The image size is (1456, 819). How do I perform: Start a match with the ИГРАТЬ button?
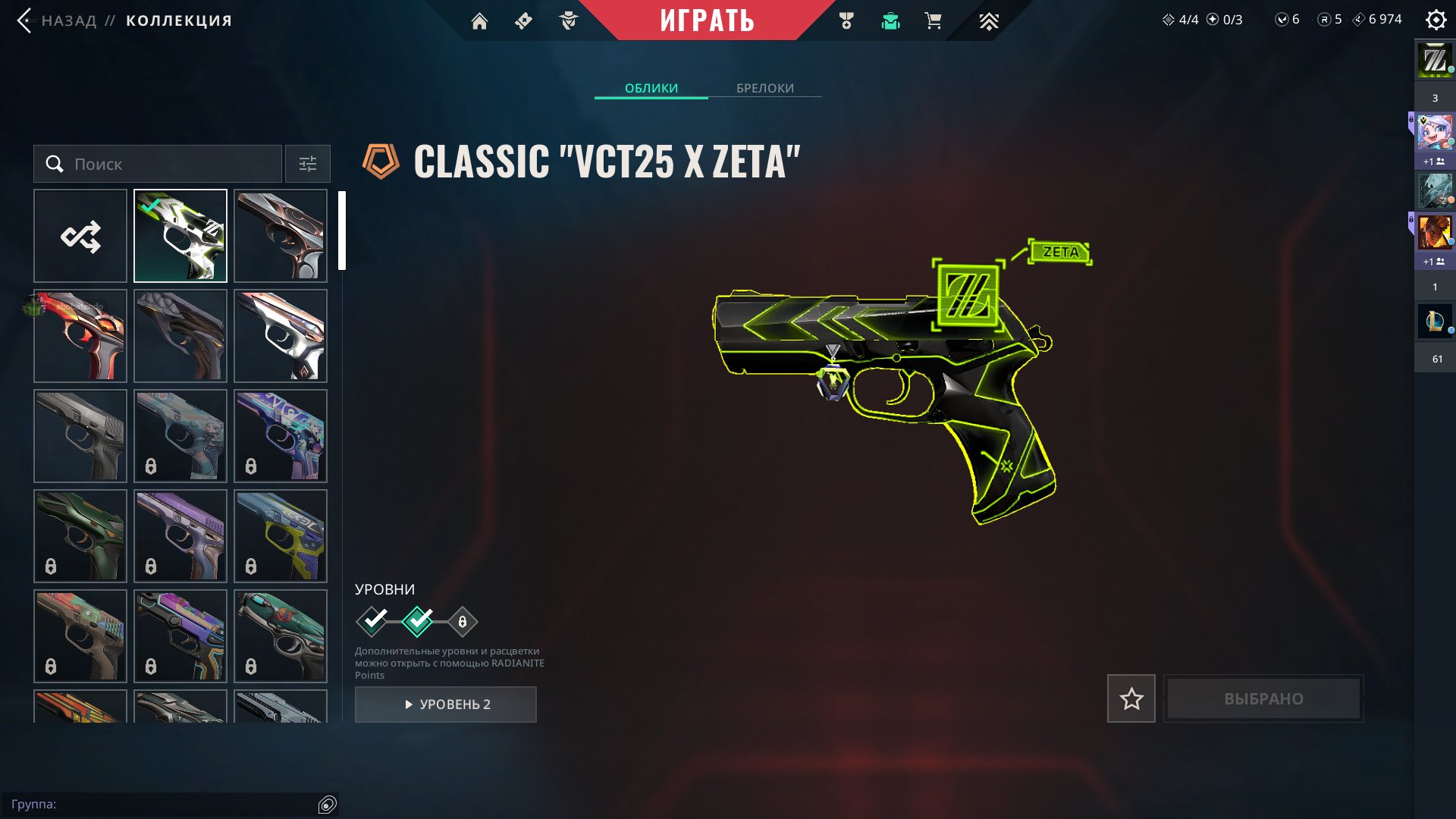tap(707, 20)
